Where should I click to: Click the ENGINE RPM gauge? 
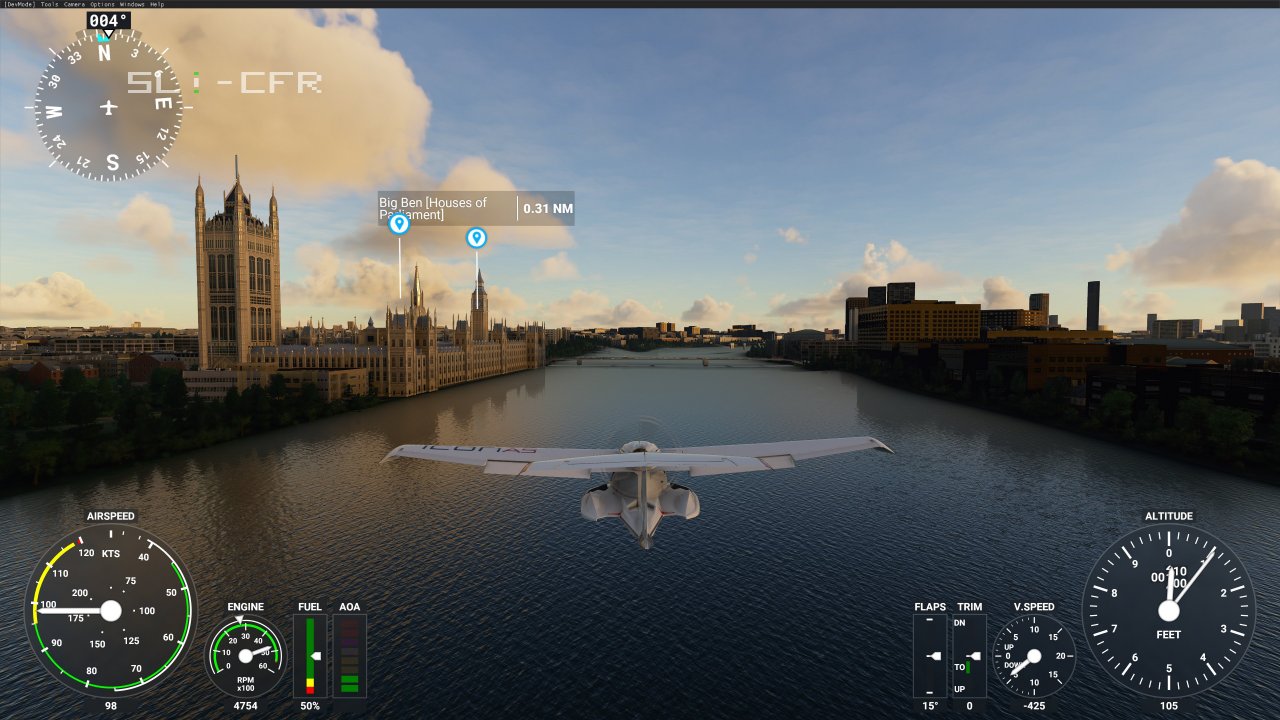click(x=244, y=655)
